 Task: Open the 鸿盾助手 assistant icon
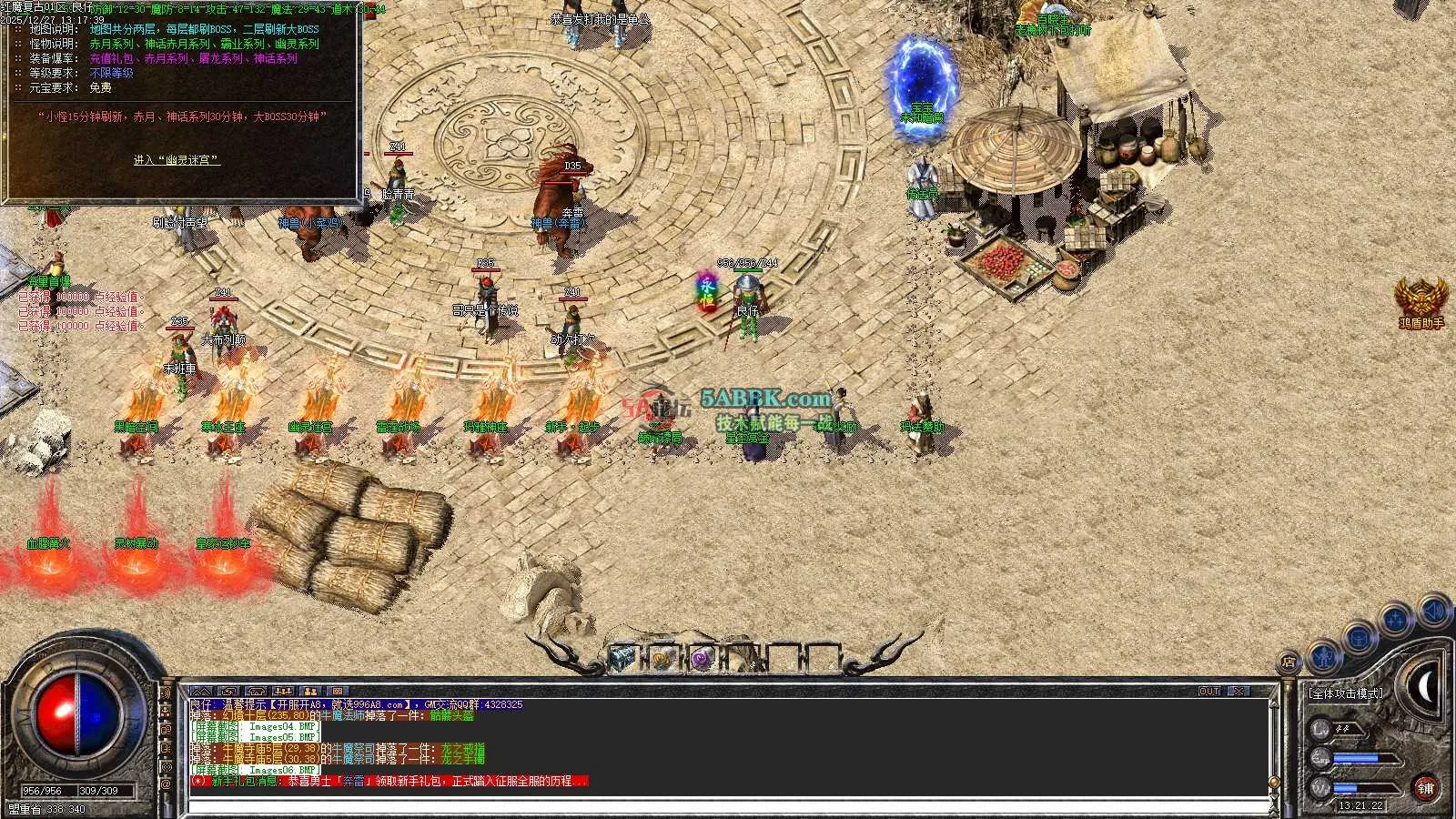1421,300
